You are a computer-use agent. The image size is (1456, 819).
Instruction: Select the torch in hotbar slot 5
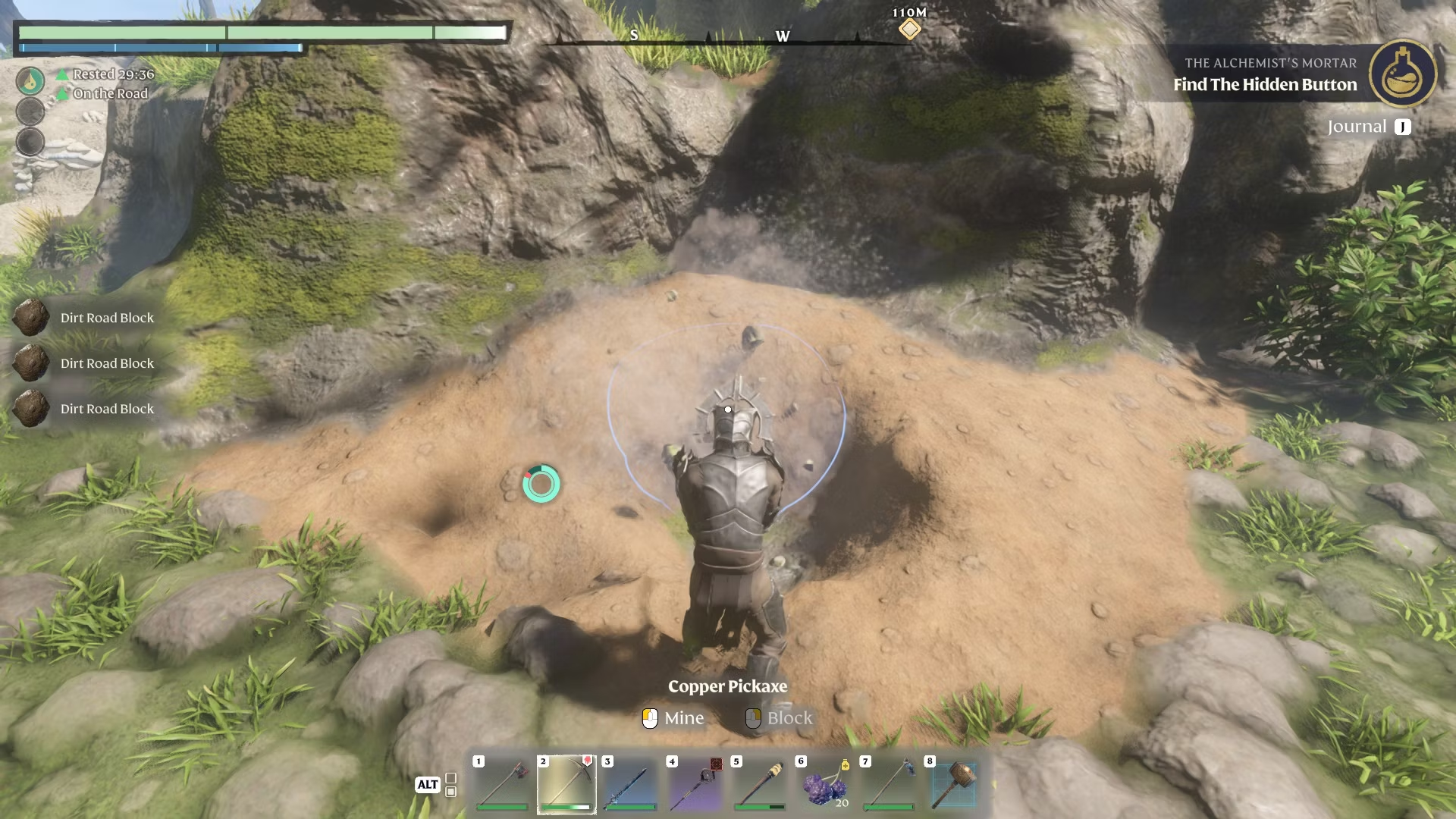click(x=760, y=783)
